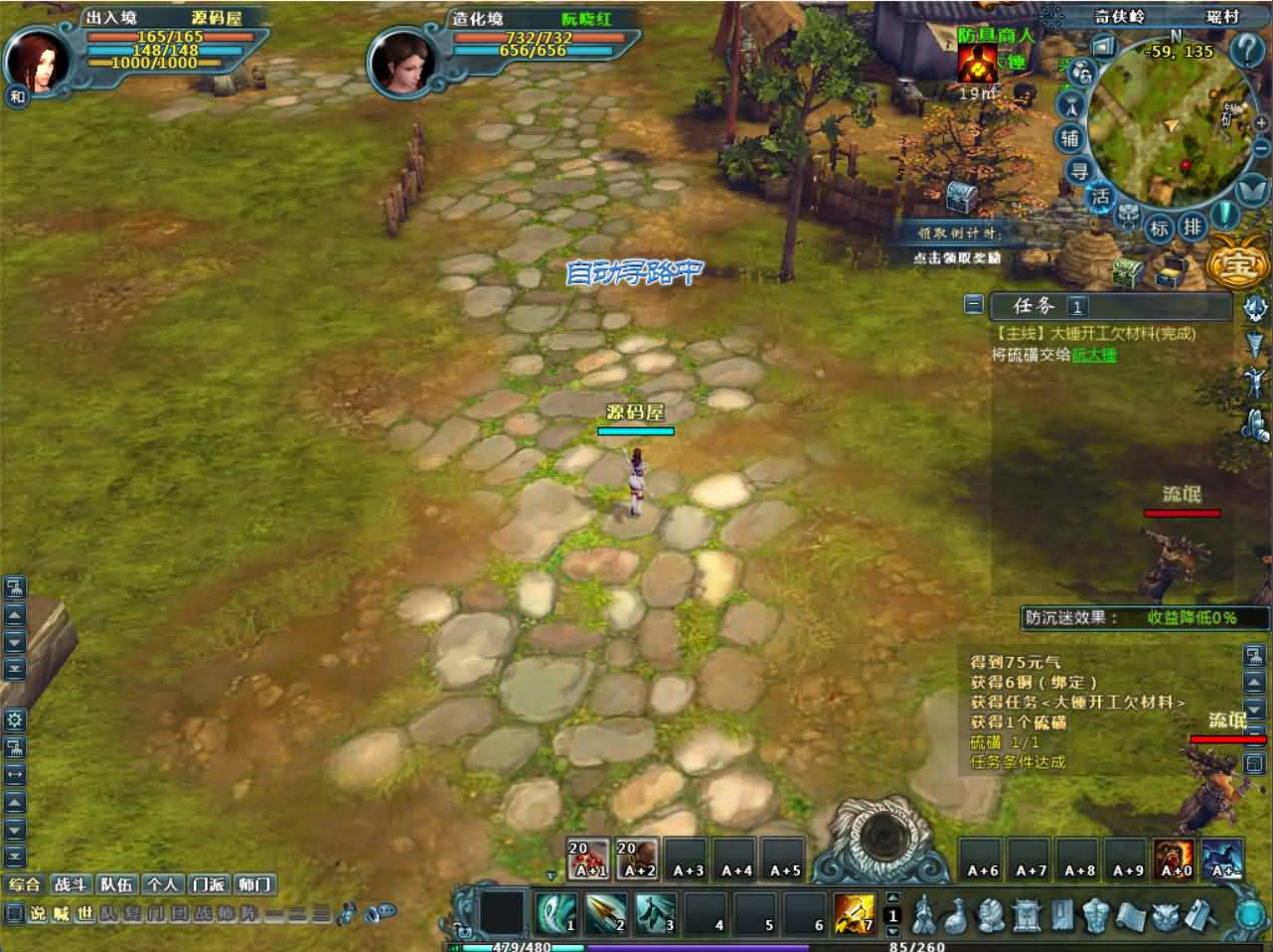Image resolution: width=1273 pixels, height=952 pixels.
Task: Click the 辅 assist icon beside the minimap
Action: 1069,136
